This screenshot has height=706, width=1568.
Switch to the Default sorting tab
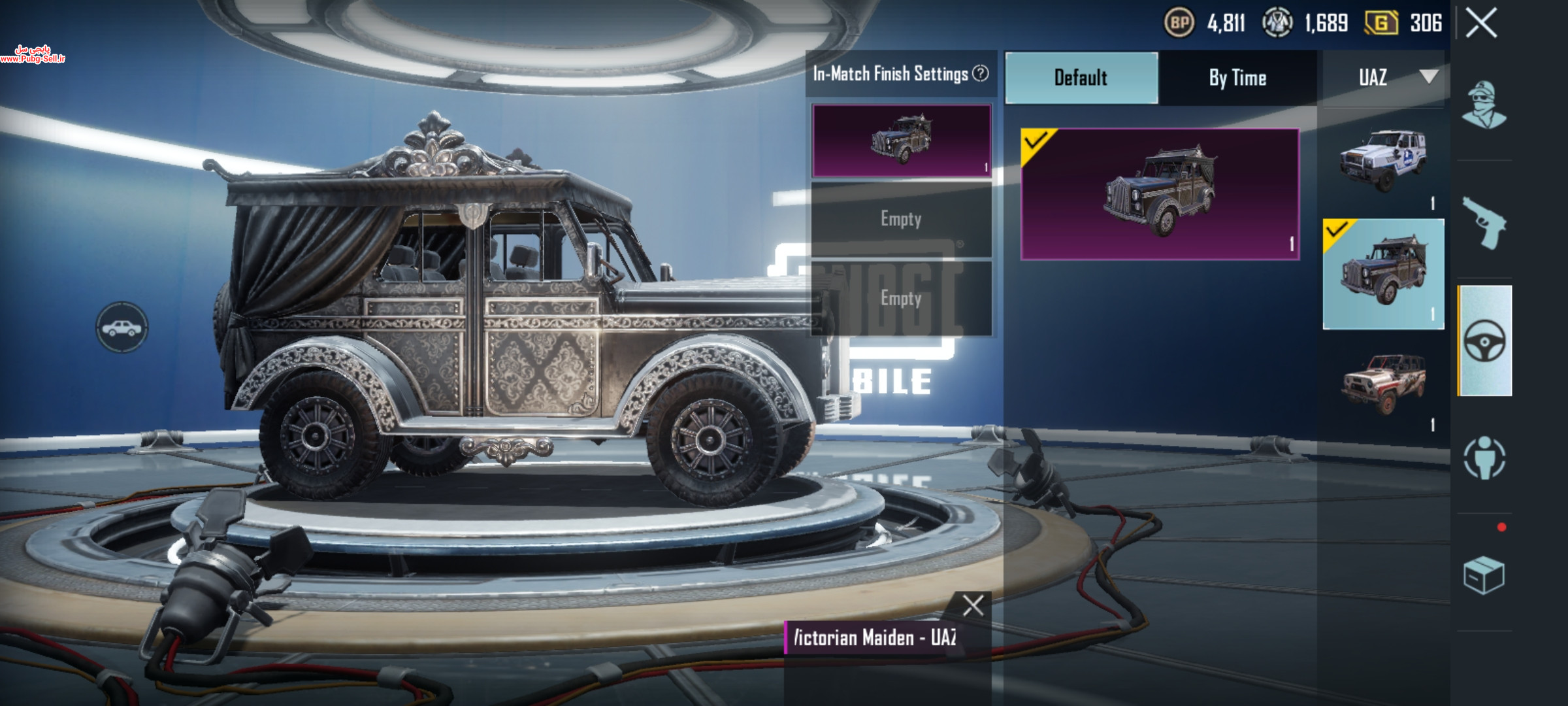click(1081, 78)
